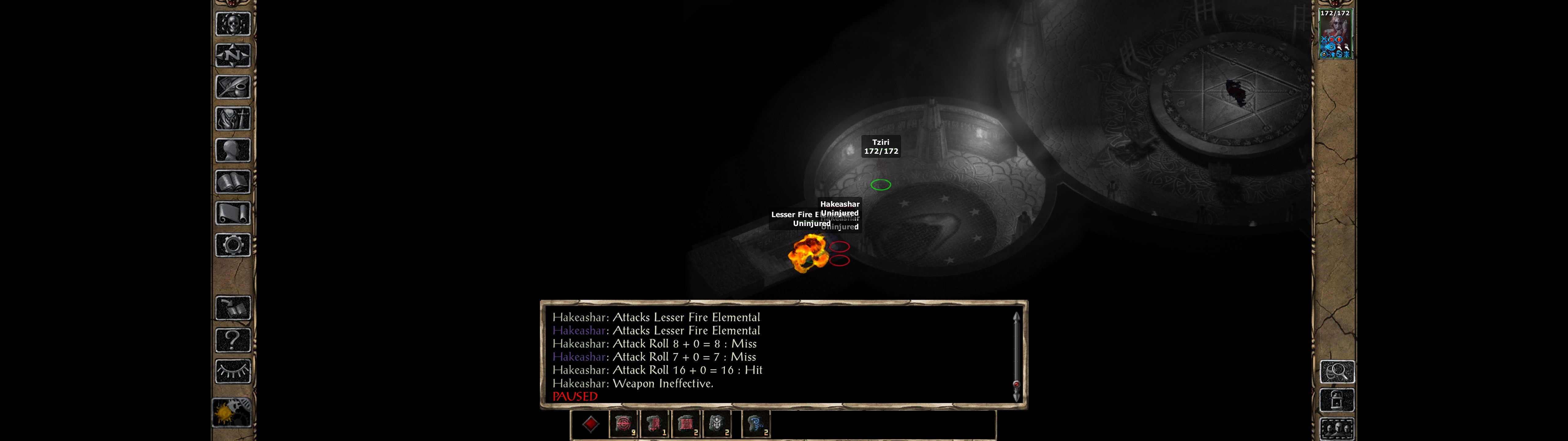Open the character record head icon
This screenshot has height=441, width=1568.
[232, 150]
